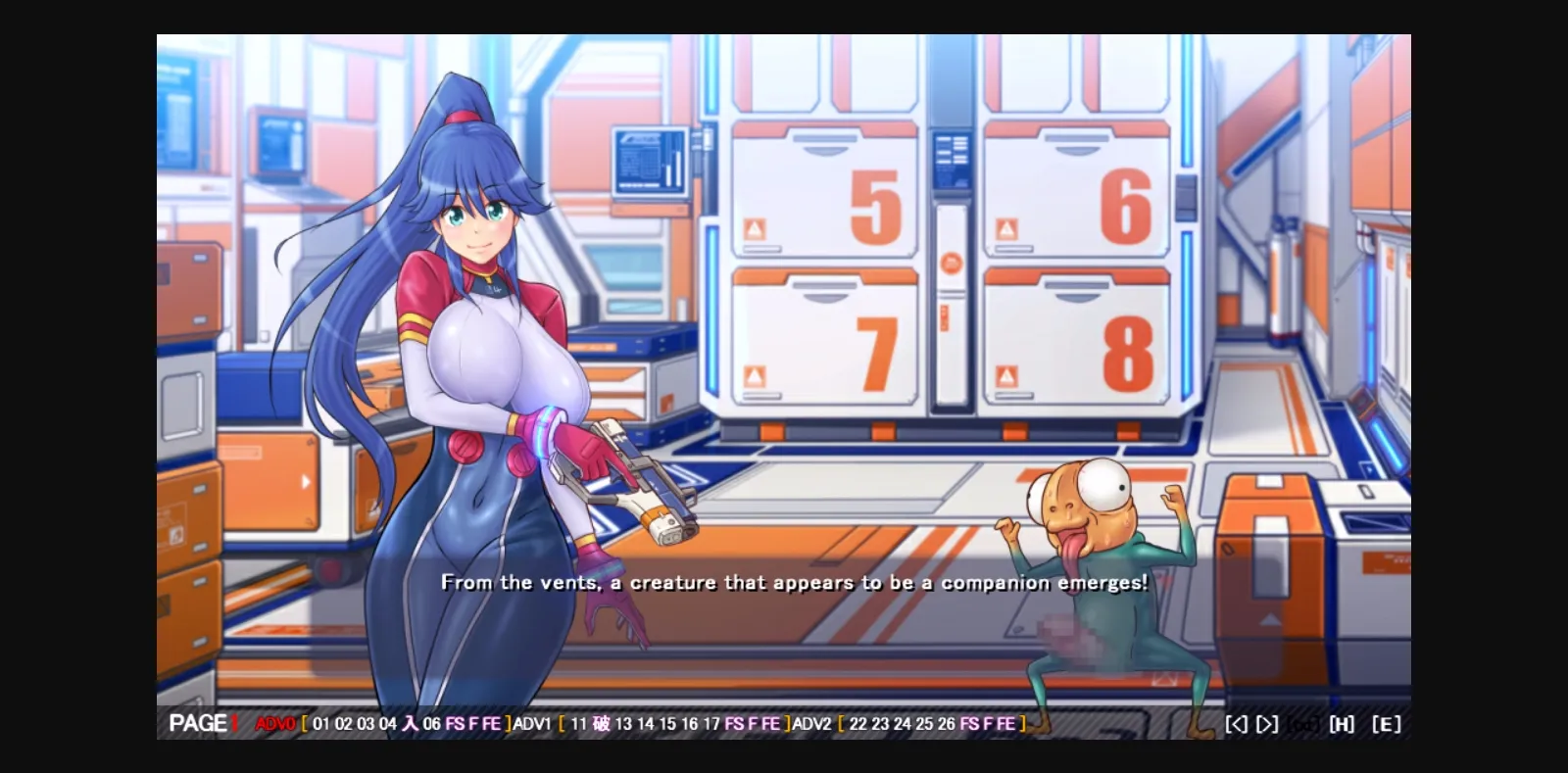Toggle the FS option in the ADV0 section
Image resolution: width=1568 pixels, height=773 pixels.
pyautogui.click(x=454, y=725)
